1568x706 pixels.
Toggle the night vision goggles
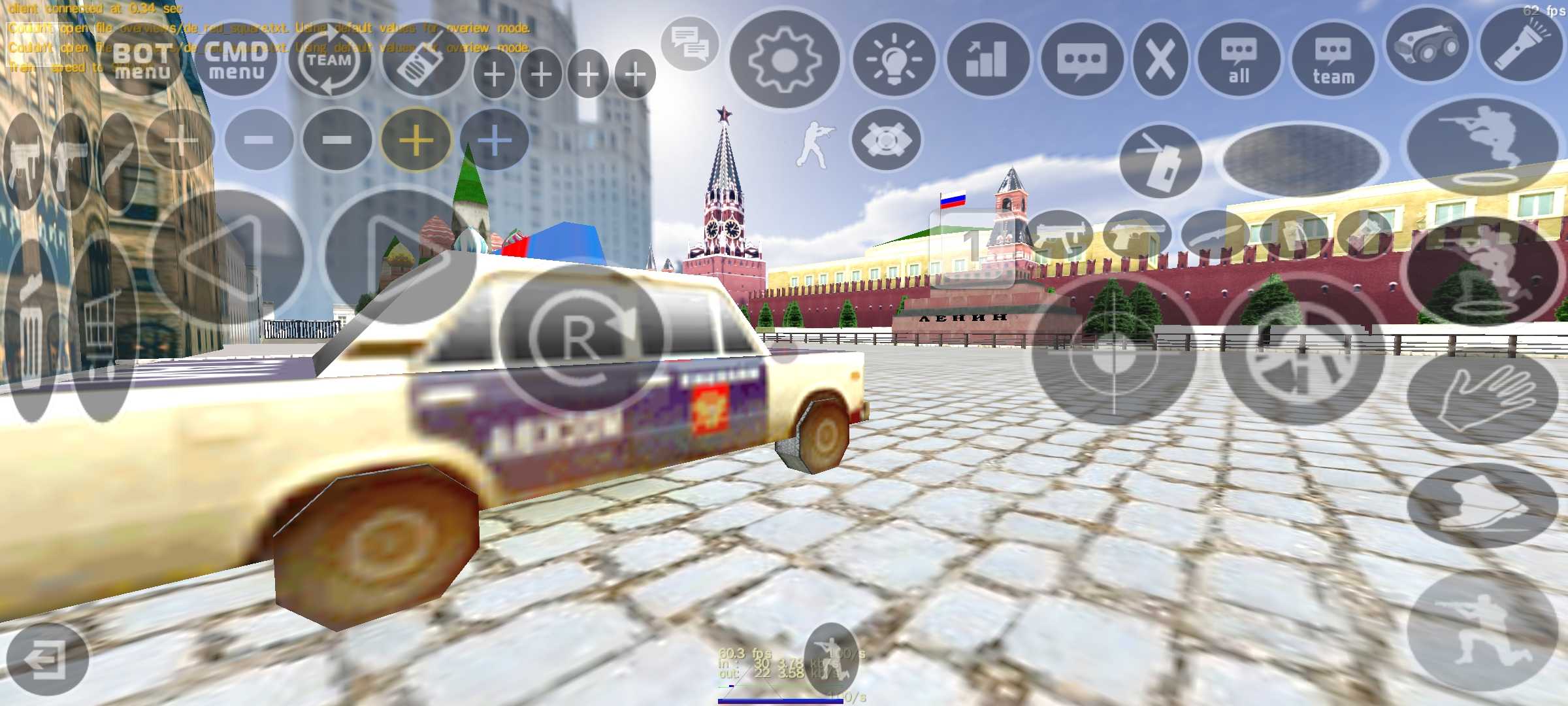tap(1428, 46)
